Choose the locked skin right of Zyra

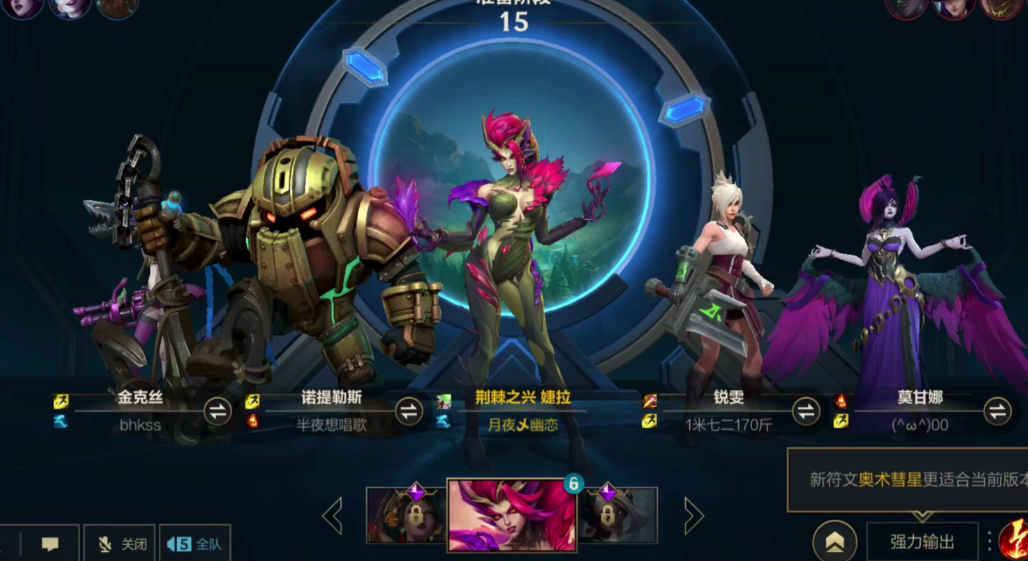pos(618,515)
